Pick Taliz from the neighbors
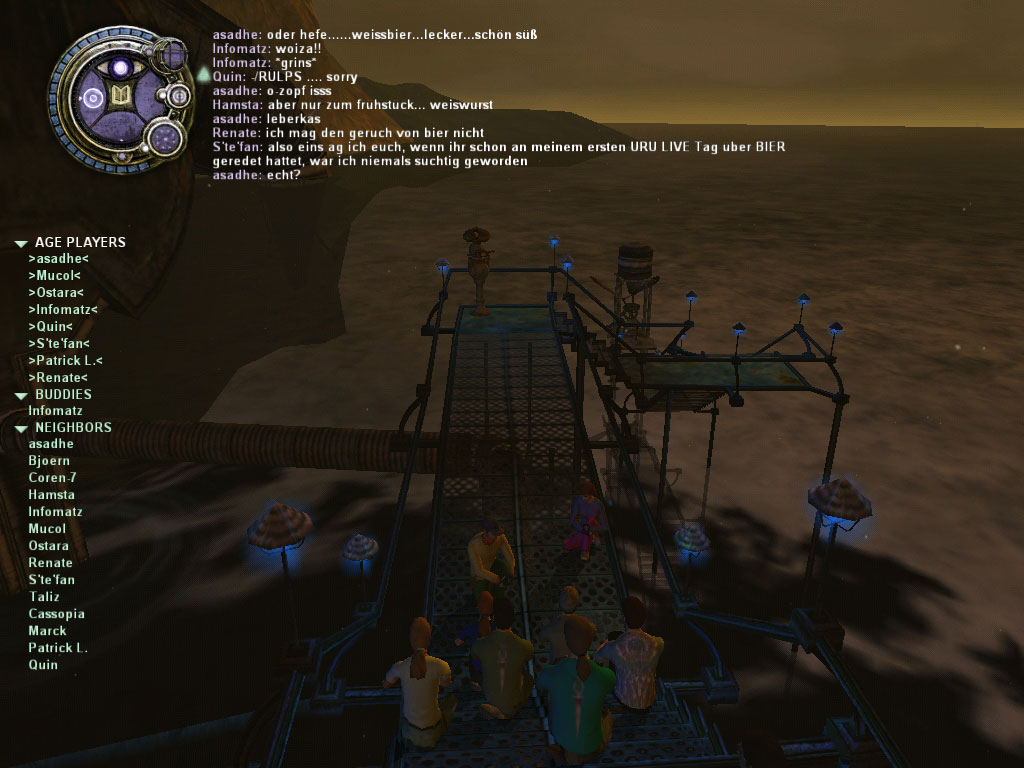 [44, 597]
